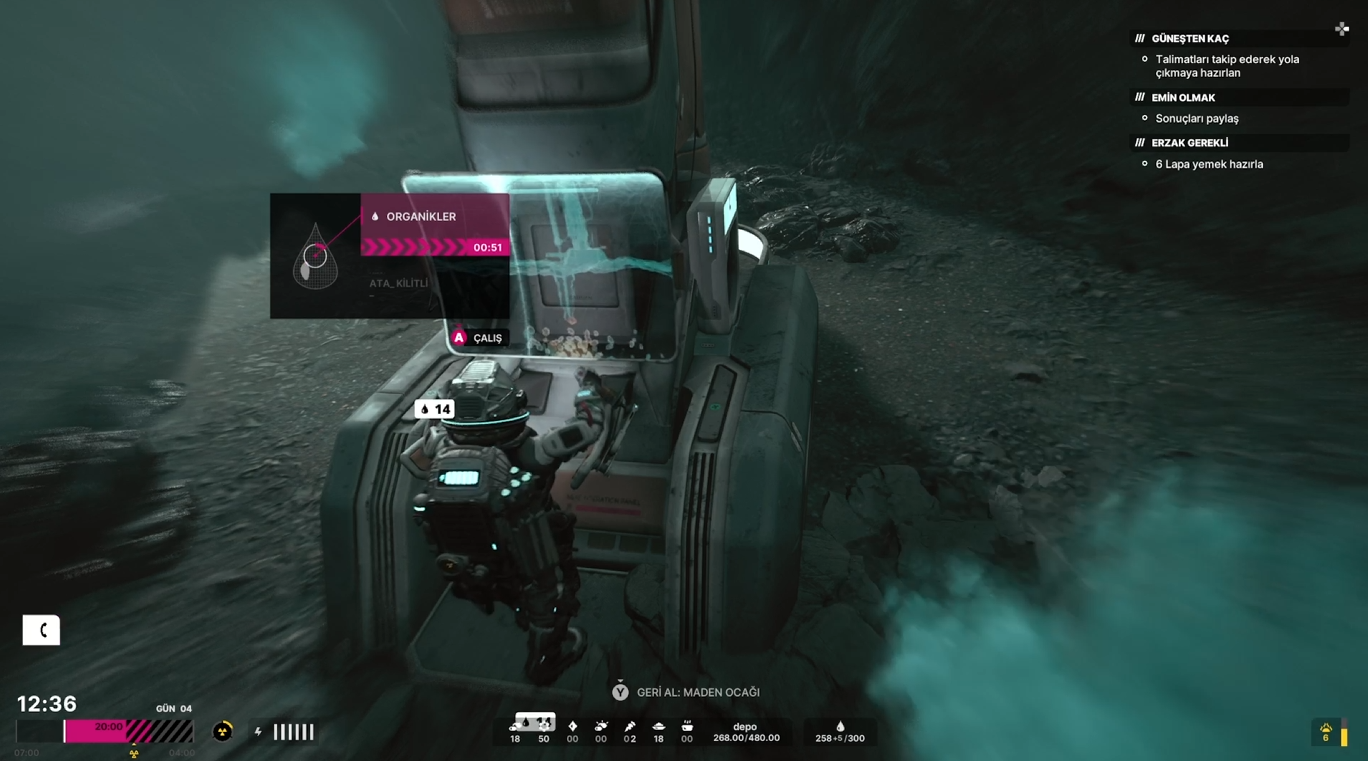Click the yellow icon with number 6
The width and height of the screenshot is (1368, 761).
pos(1326,732)
